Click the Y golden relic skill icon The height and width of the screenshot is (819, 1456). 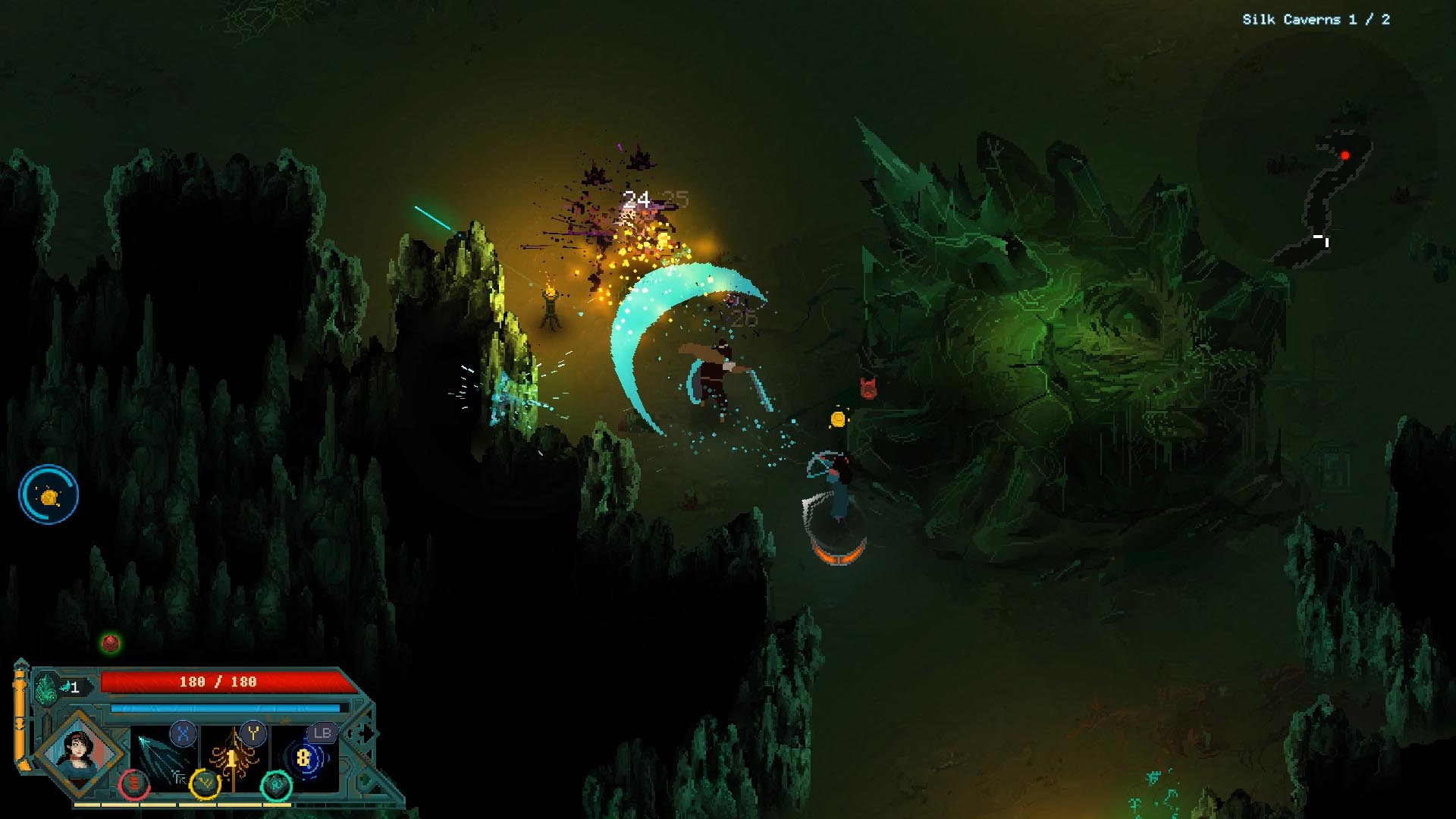[x=254, y=734]
